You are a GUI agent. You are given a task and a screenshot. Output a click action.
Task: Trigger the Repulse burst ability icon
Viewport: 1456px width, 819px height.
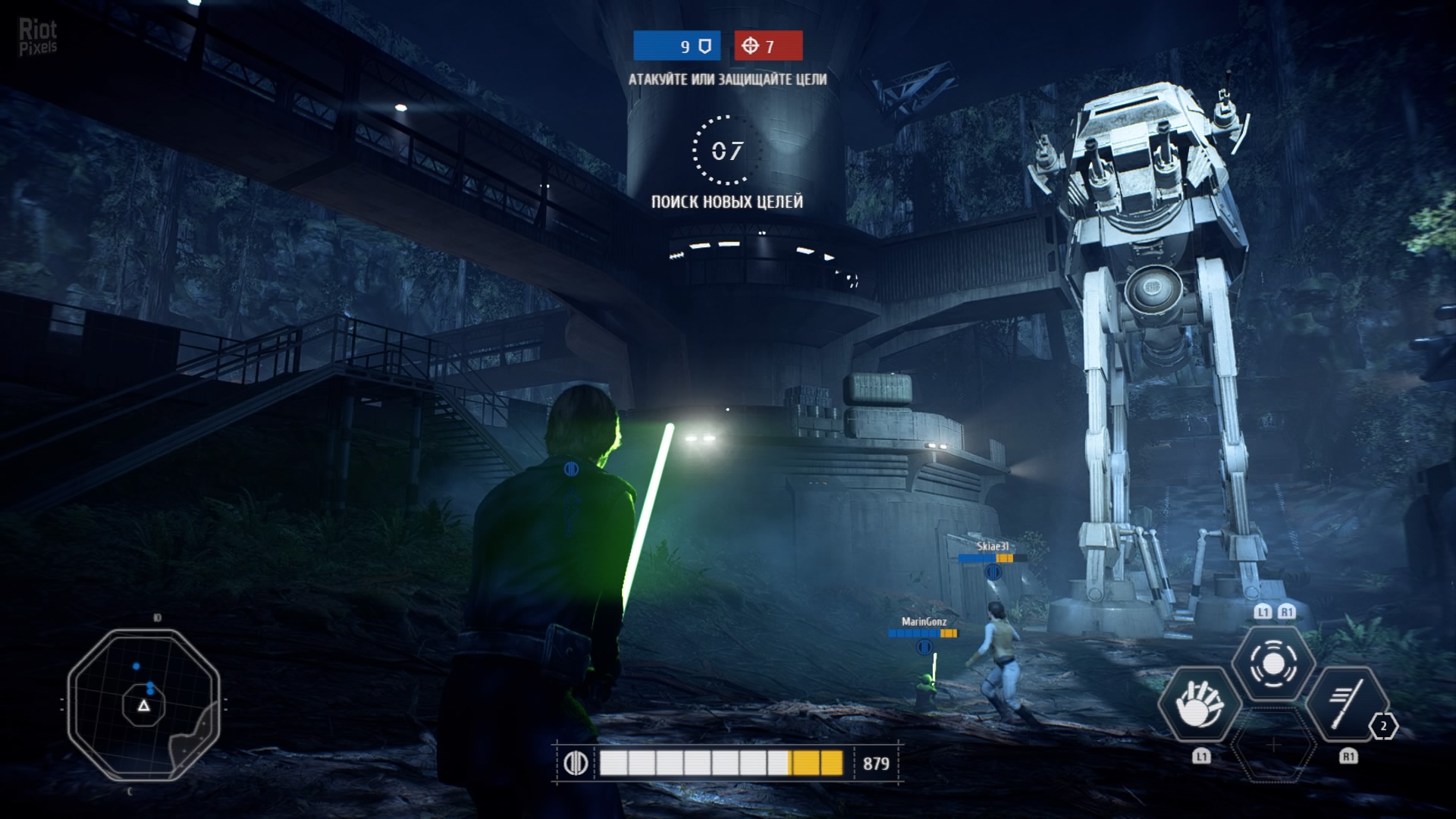coord(1272,664)
